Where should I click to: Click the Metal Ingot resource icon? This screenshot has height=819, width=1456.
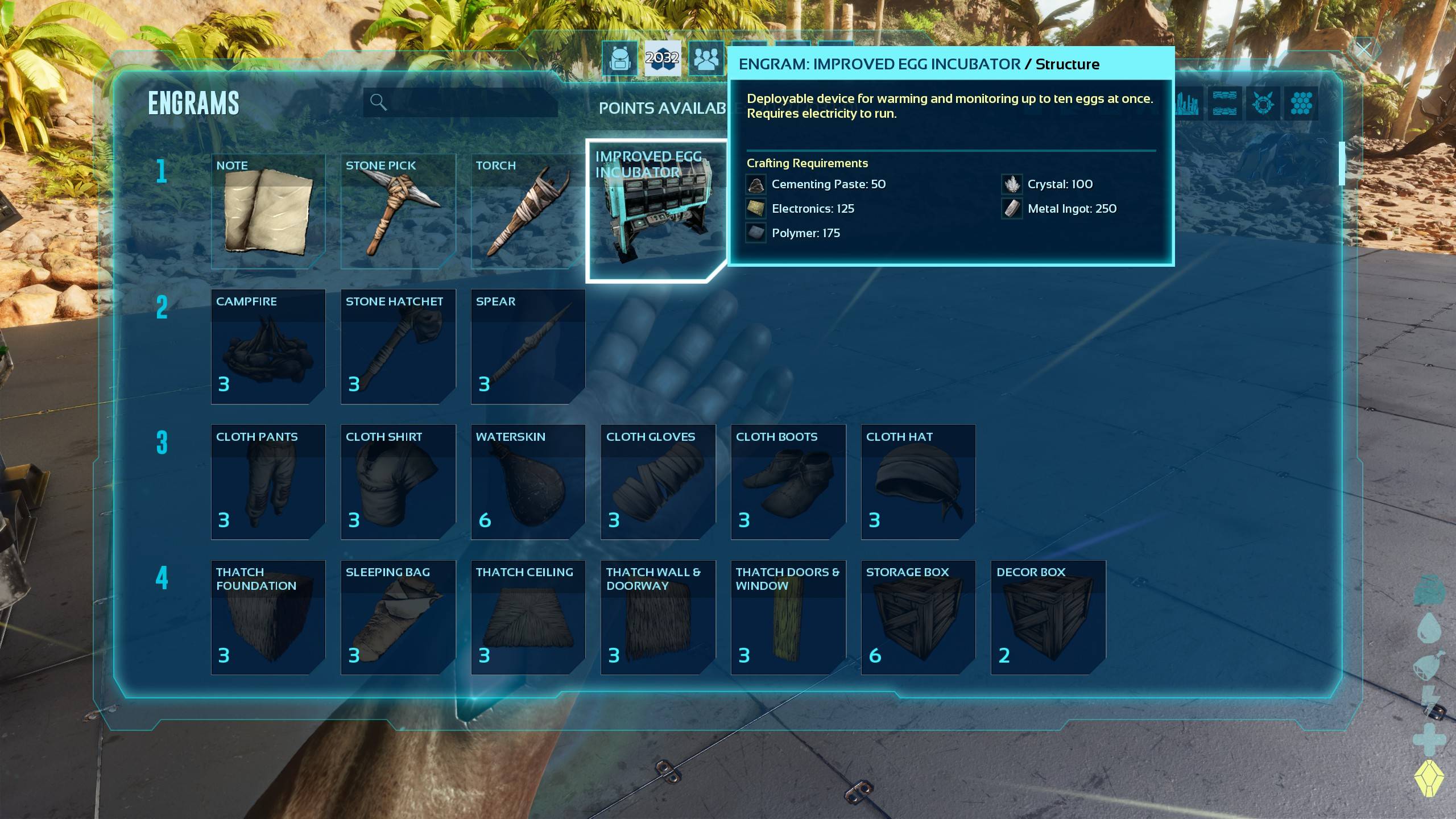coord(1012,209)
